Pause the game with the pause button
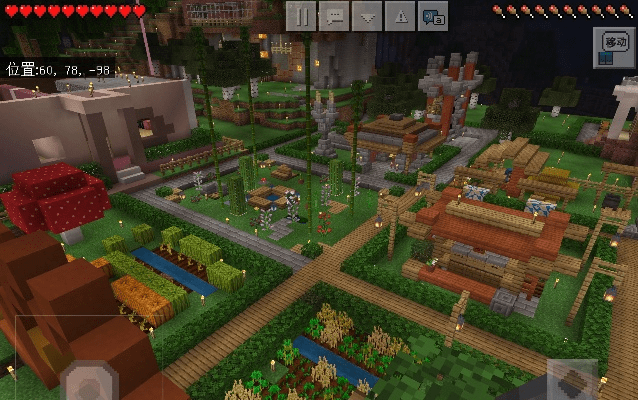 coord(302,16)
